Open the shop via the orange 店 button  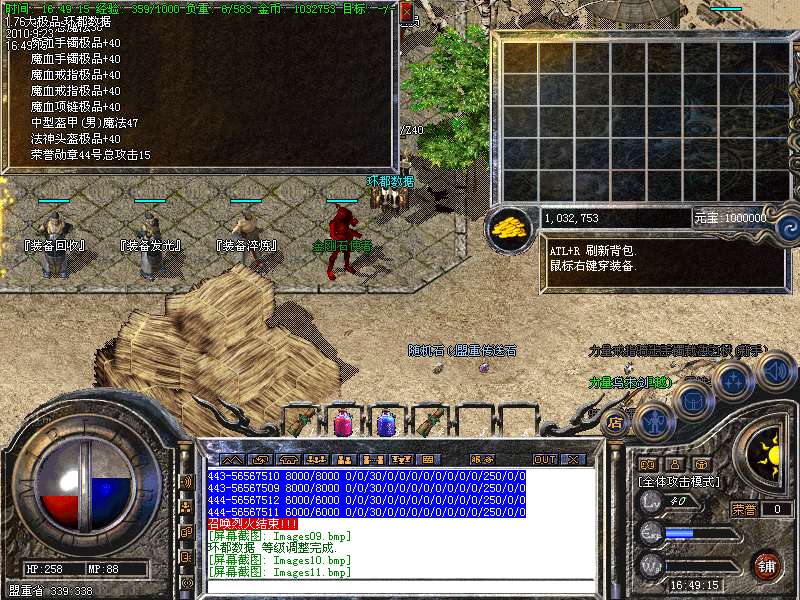pyautogui.click(x=616, y=422)
